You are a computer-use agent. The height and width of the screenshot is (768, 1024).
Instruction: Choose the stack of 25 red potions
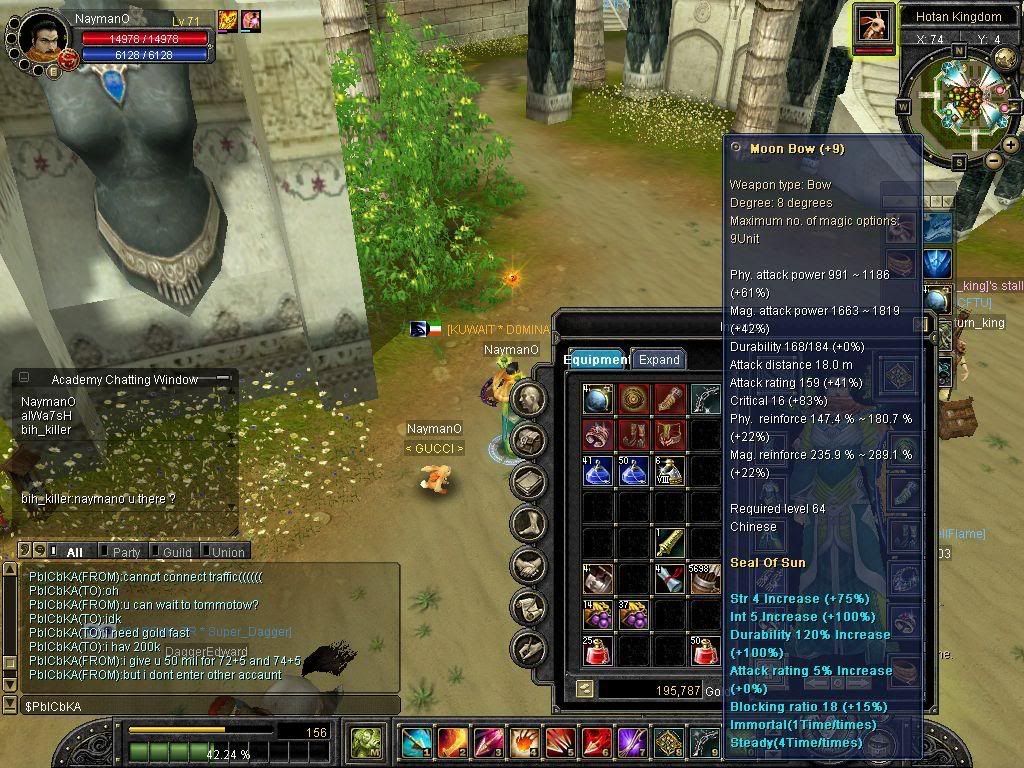(598, 649)
